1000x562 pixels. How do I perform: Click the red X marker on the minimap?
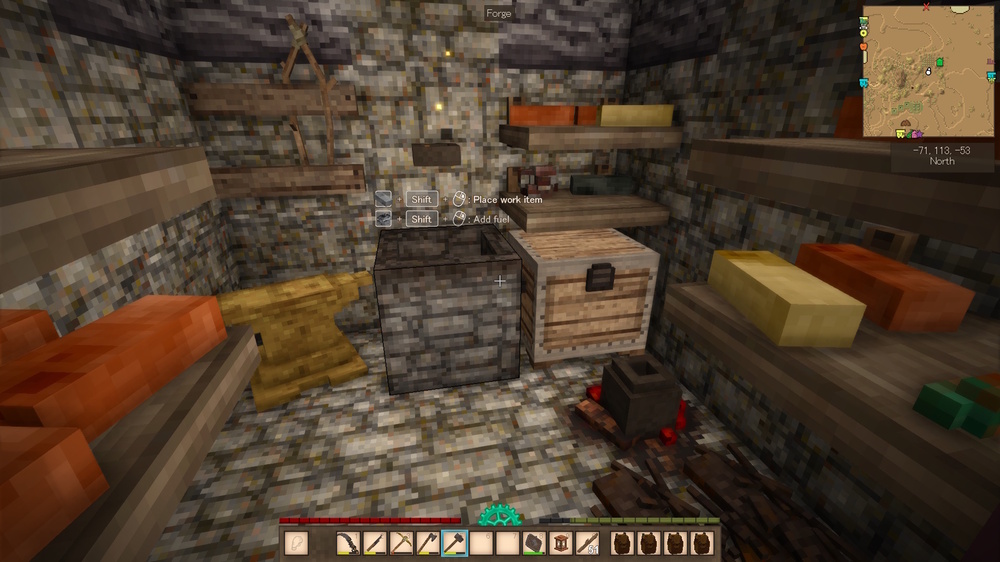click(x=927, y=8)
